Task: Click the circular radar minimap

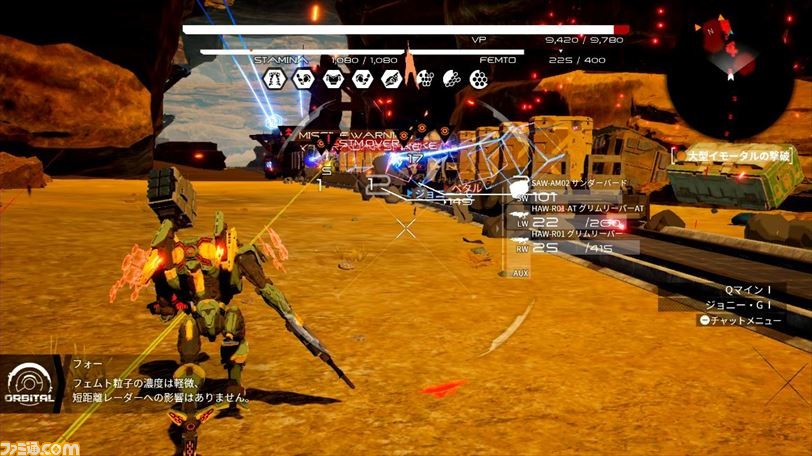Action: point(733,62)
